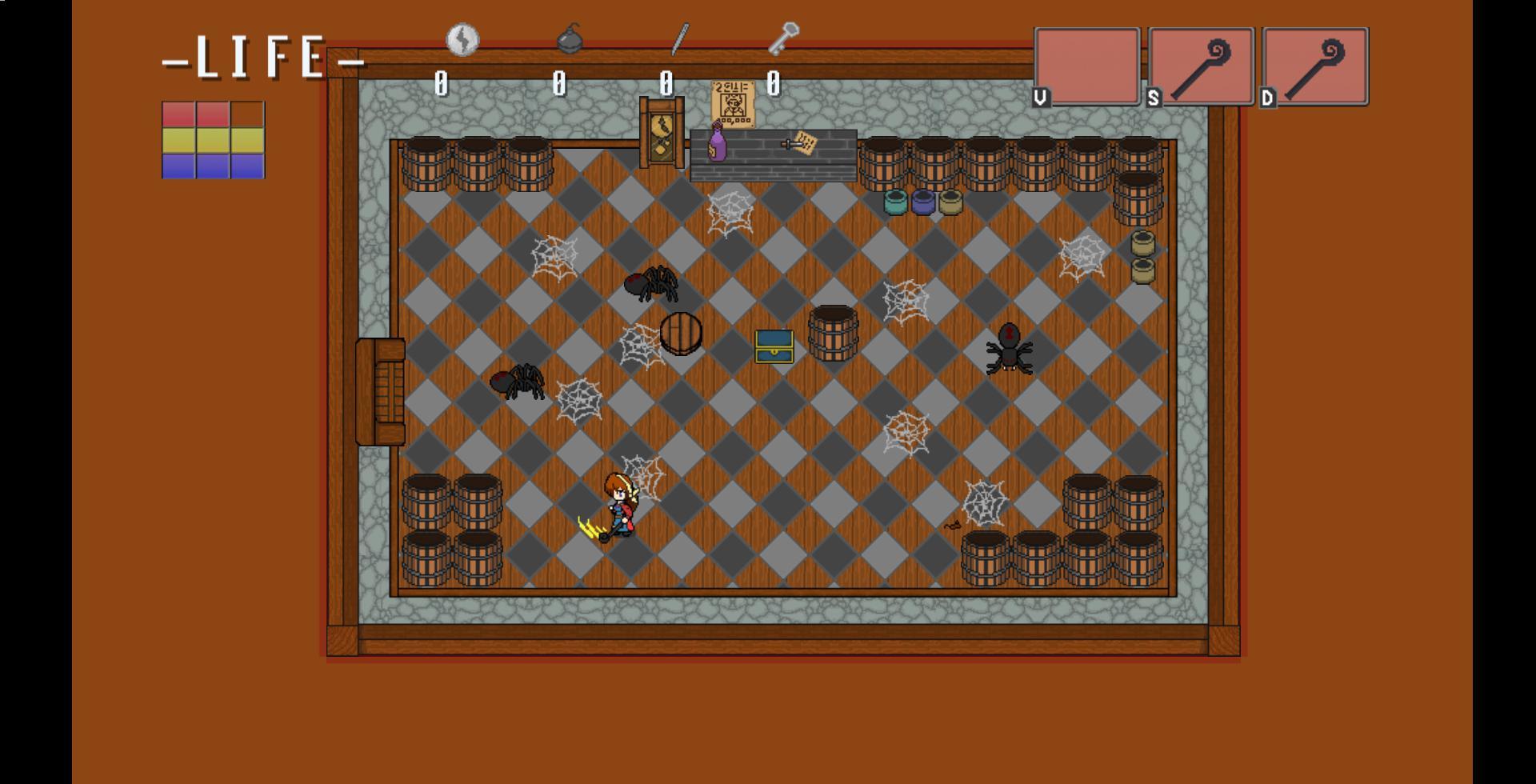Image resolution: width=1536 pixels, height=784 pixels.
Task: Toggle the empty V equipment slot
Action: tap(1087, 66)
